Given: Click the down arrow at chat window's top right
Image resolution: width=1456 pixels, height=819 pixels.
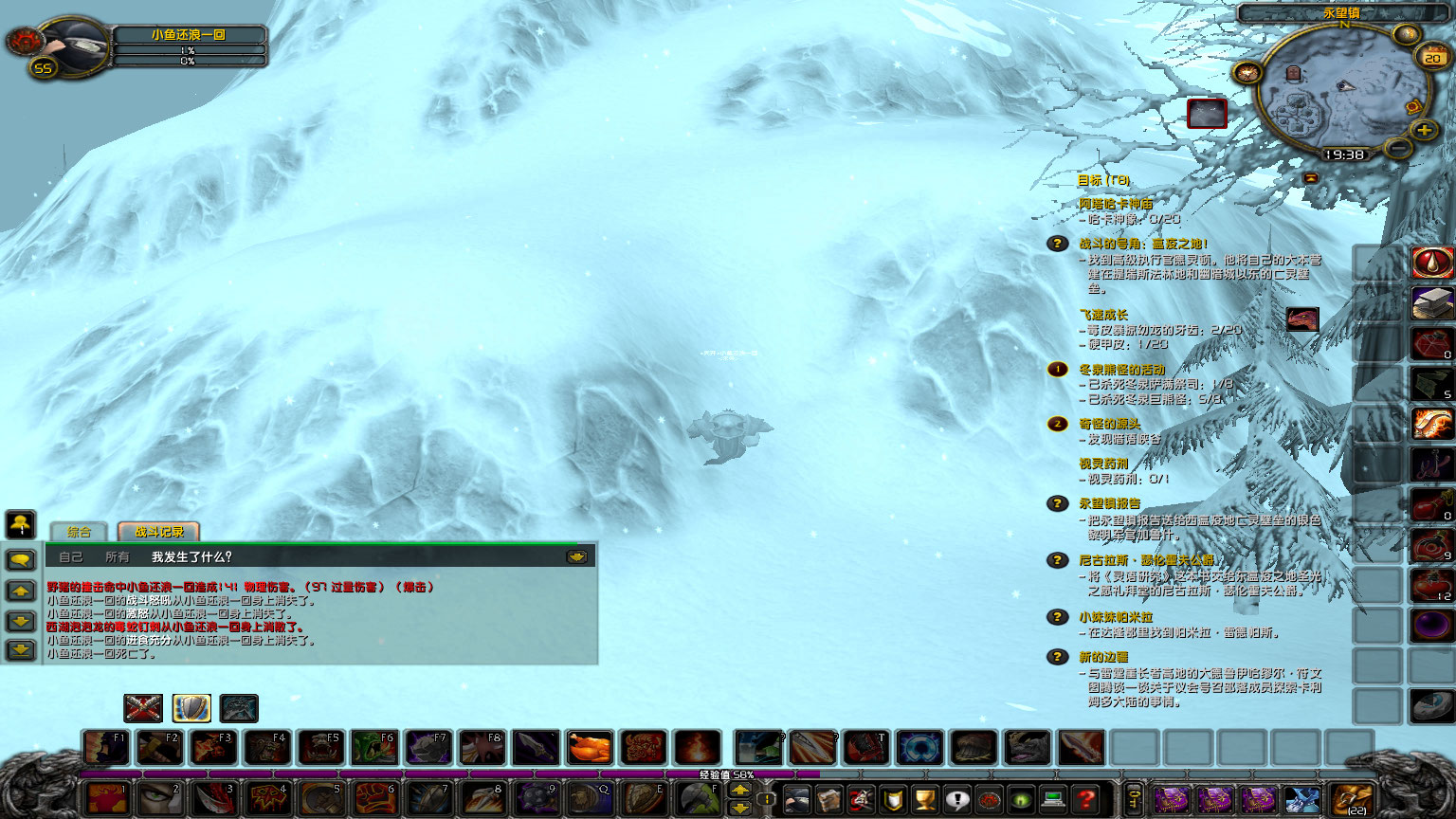Looking at the screenshot, I should coord(577,555).
